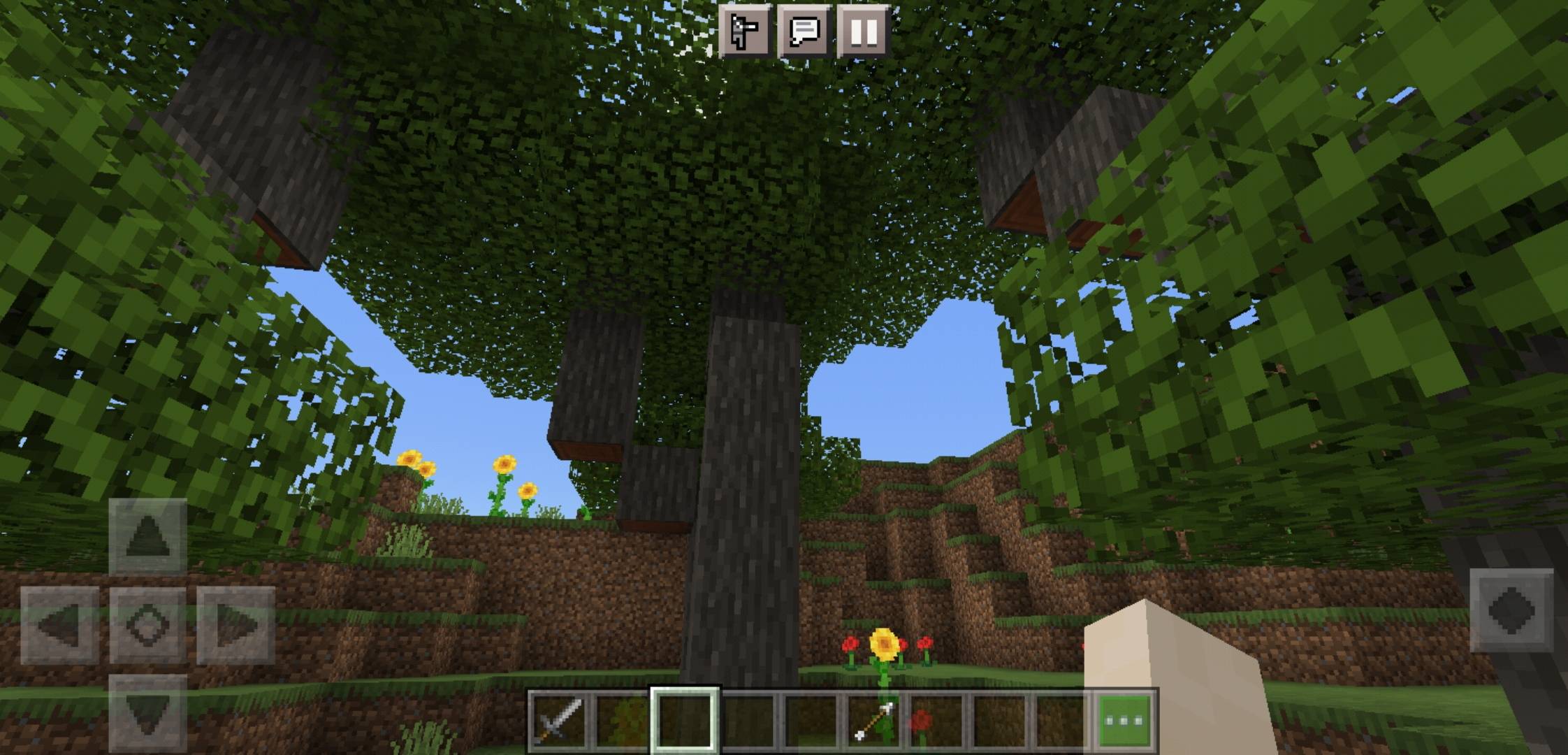Select the red poppy hotbar slot
The image size is (1568, 755).
tap(935, 719)
